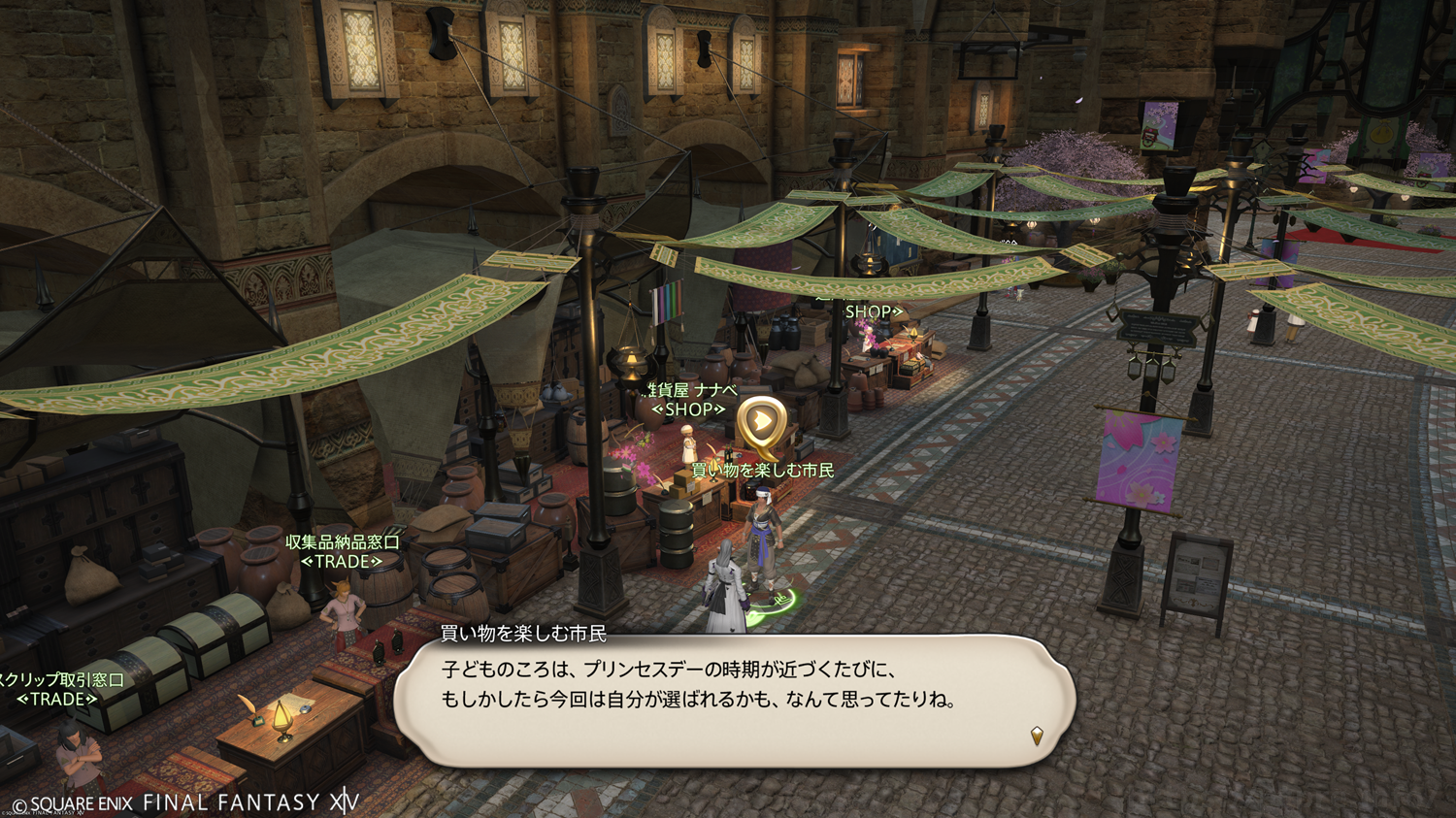Click the golden arrow event marker icon
Screen dimensions: 1456x818
[760, 423]
